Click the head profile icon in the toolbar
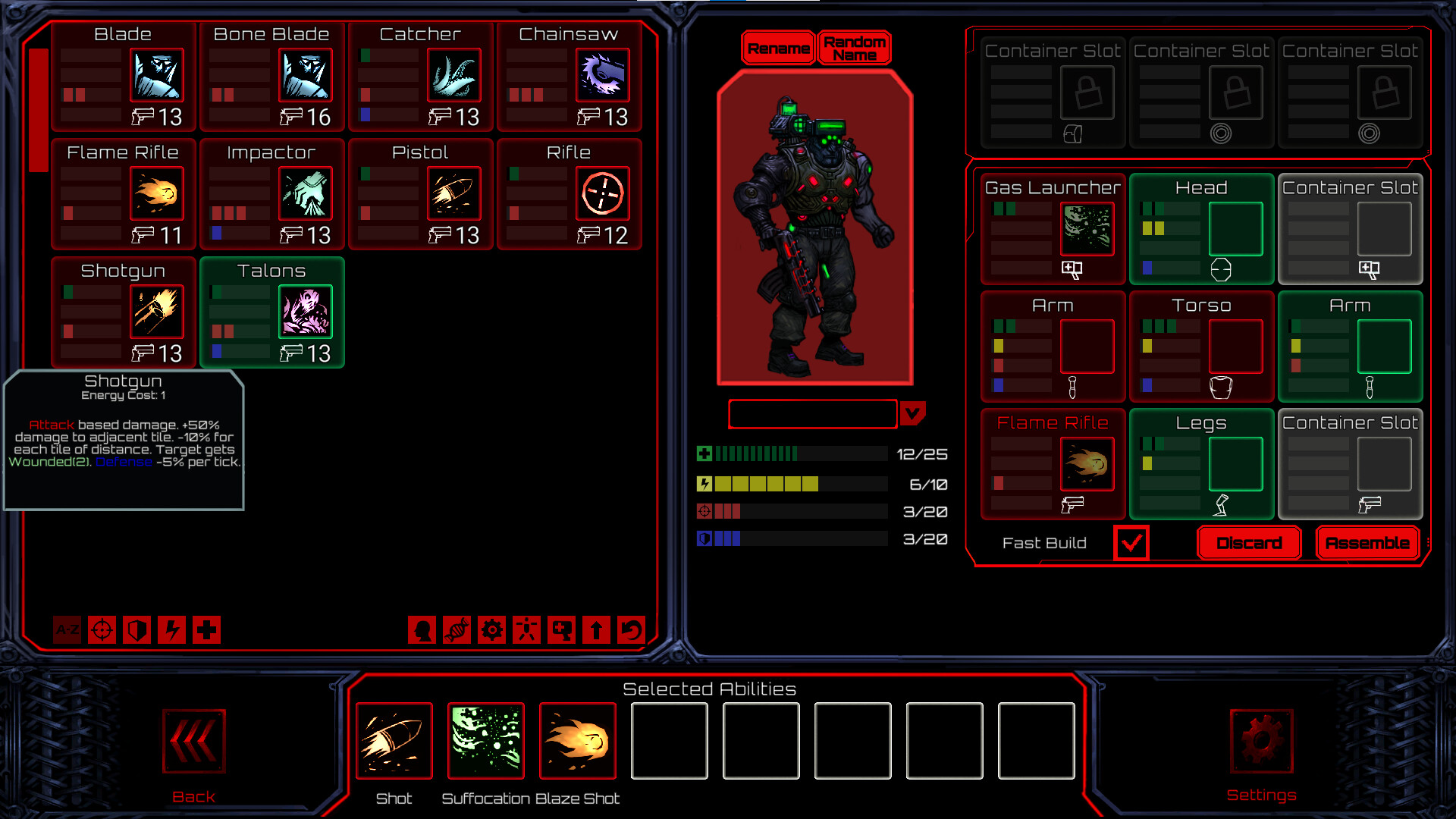This screenshot has width=1456, height=819. click(422, 630)
